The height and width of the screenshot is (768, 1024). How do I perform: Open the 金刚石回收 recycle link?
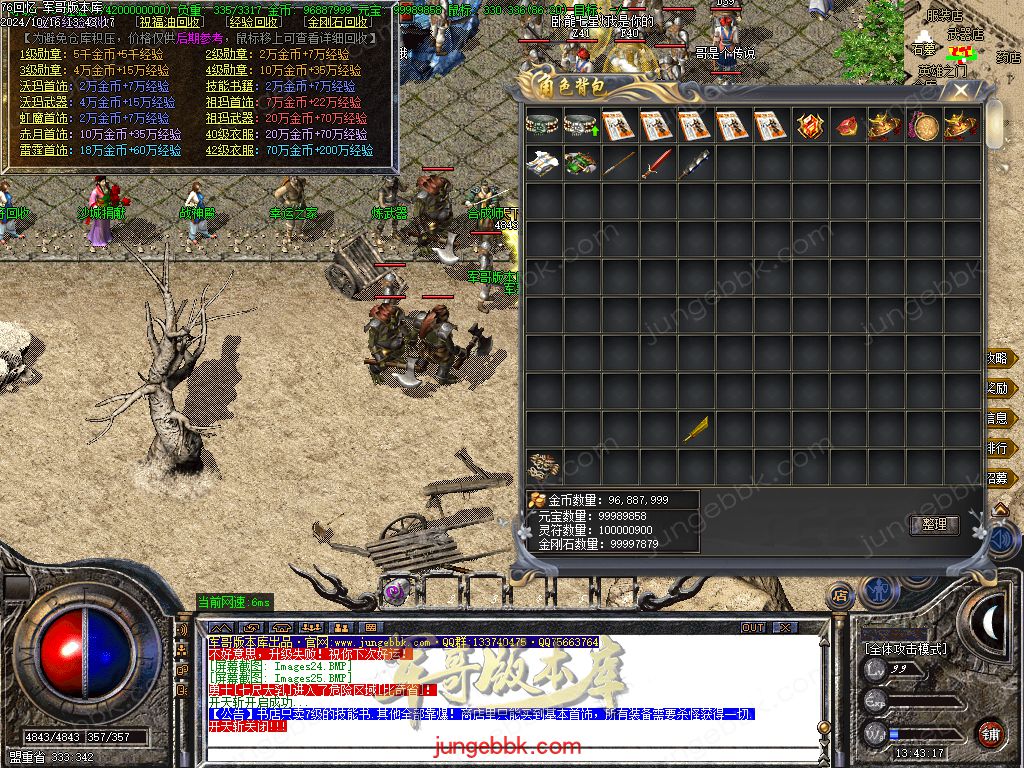tap(337, 21)
